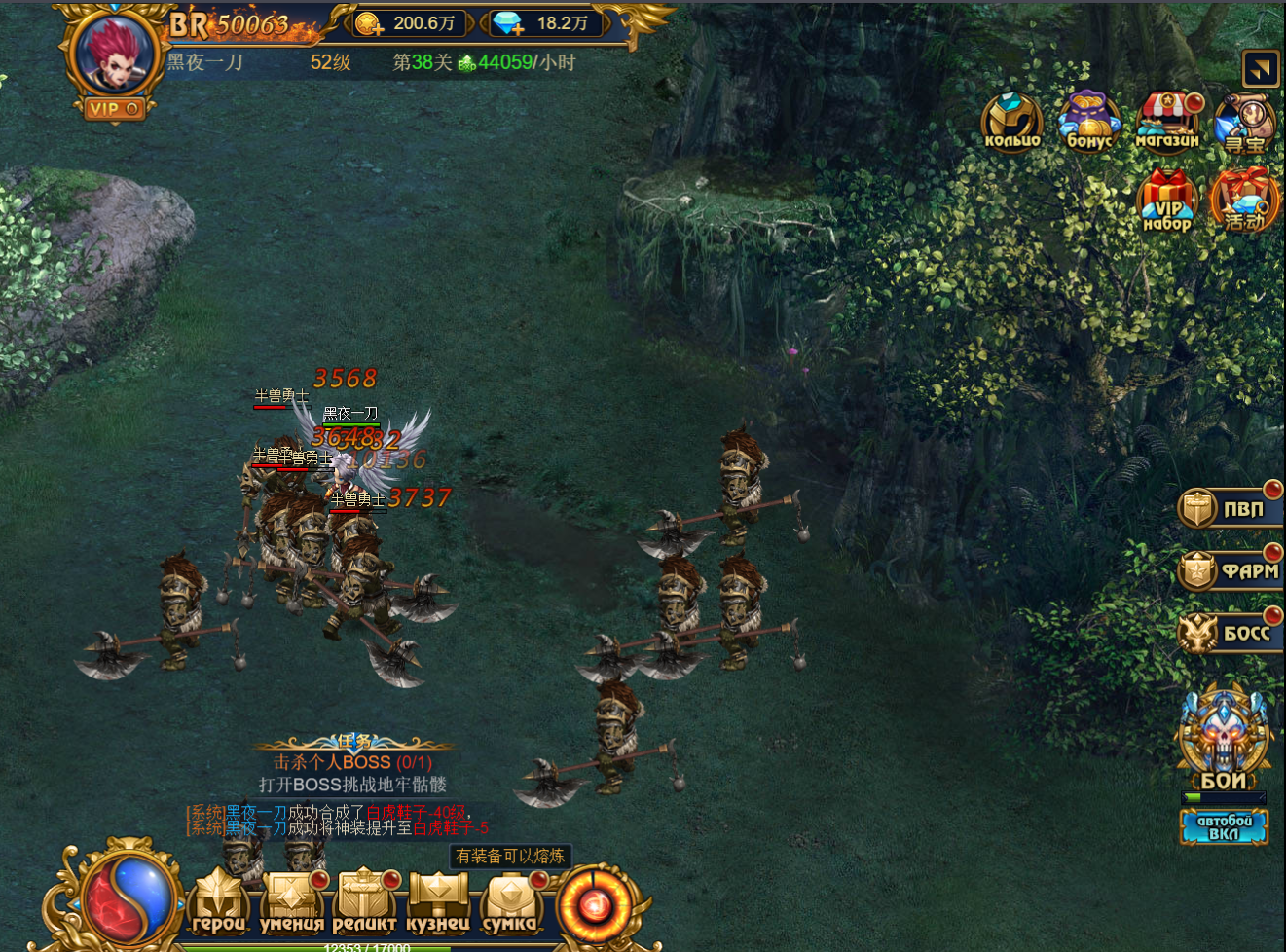Open the 寻宝 treasure hunt icon

(1245, 124)
